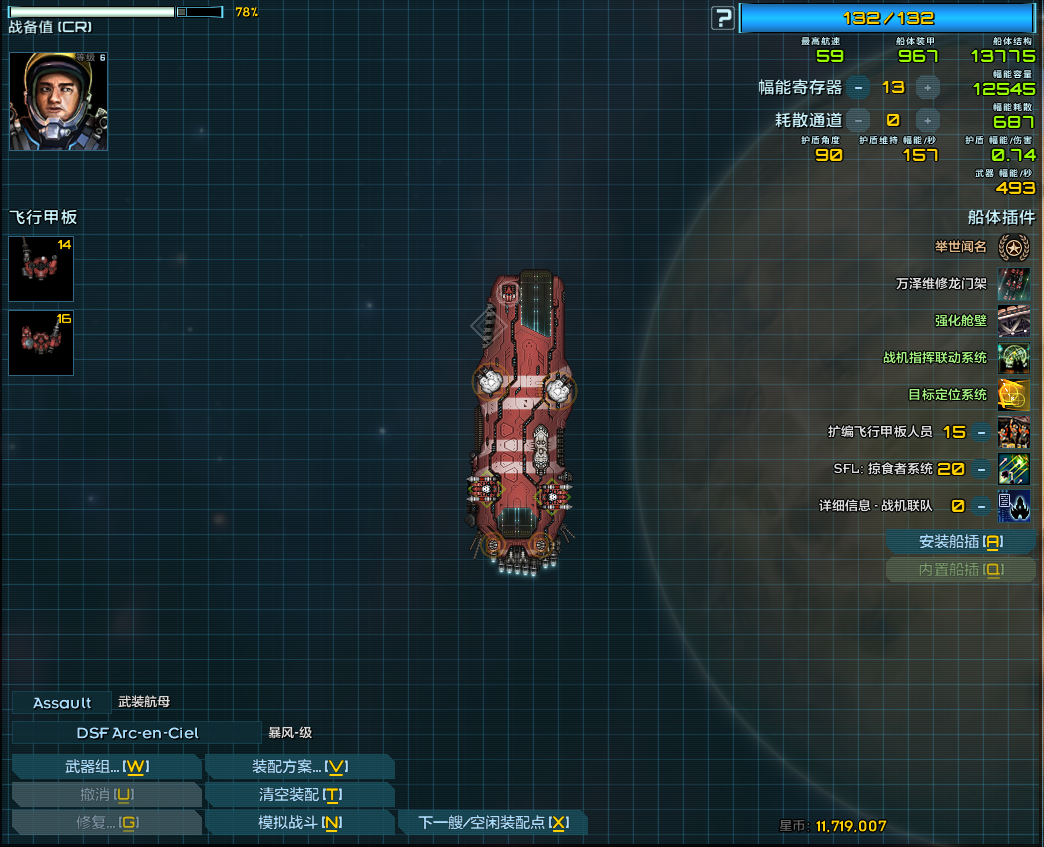The width and height of the screenshot is (1044, 847).
Task: Click the Assault variant name field
Action: (x=62, y=703)
